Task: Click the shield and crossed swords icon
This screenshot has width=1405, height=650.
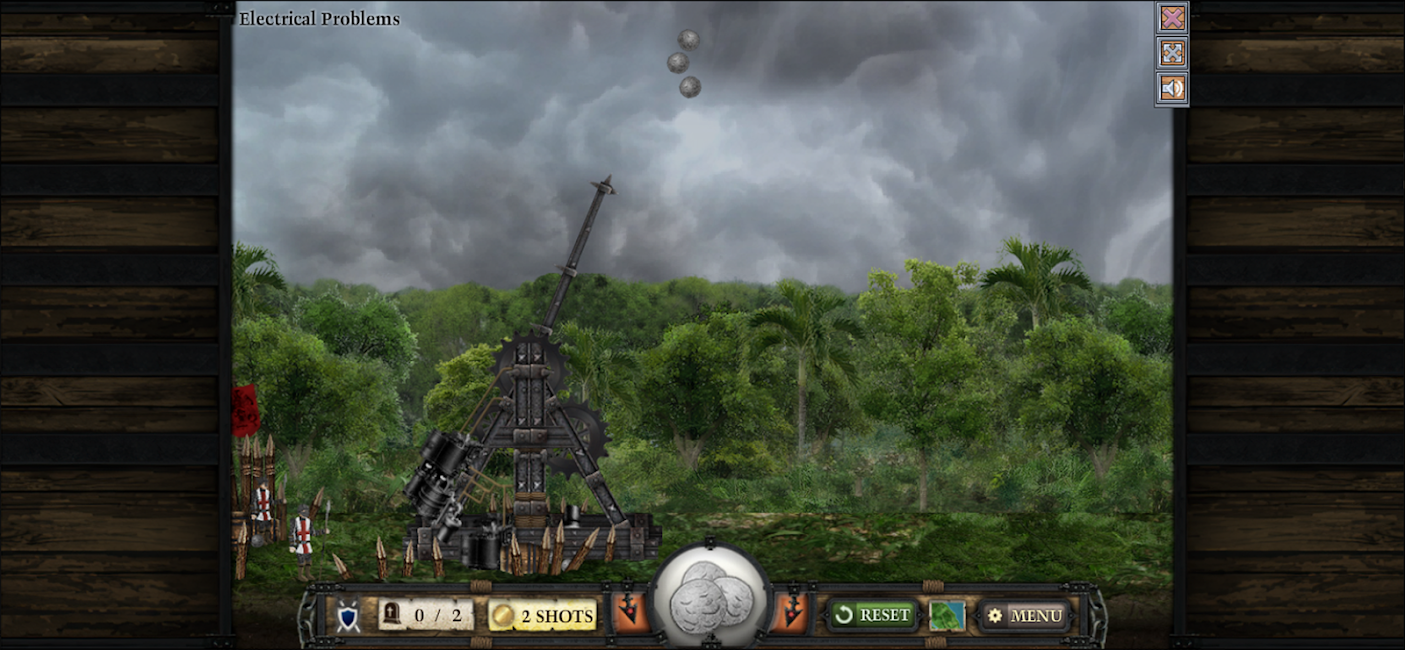Action: [x=348, y=616]
